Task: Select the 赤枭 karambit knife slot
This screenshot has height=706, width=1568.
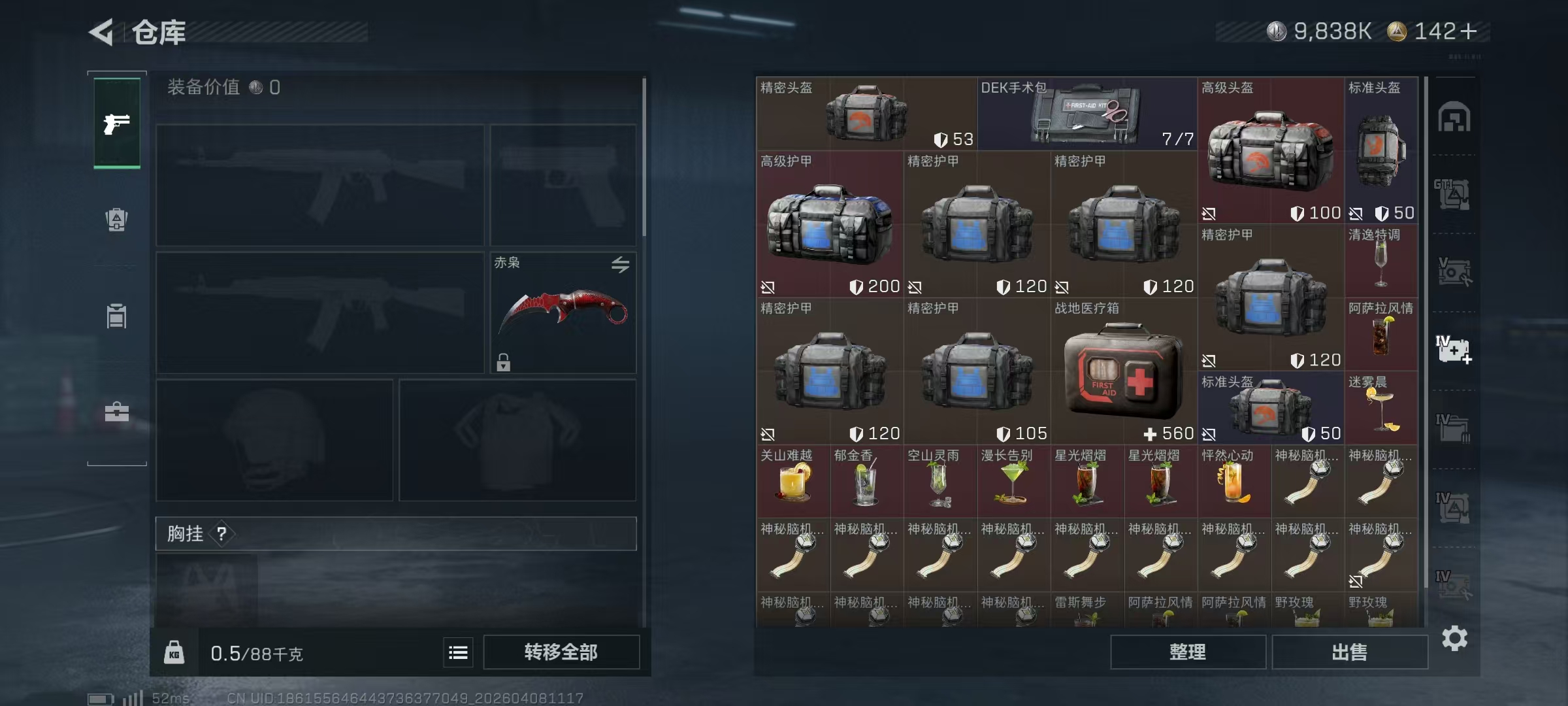Action: [x=563, y=312]
